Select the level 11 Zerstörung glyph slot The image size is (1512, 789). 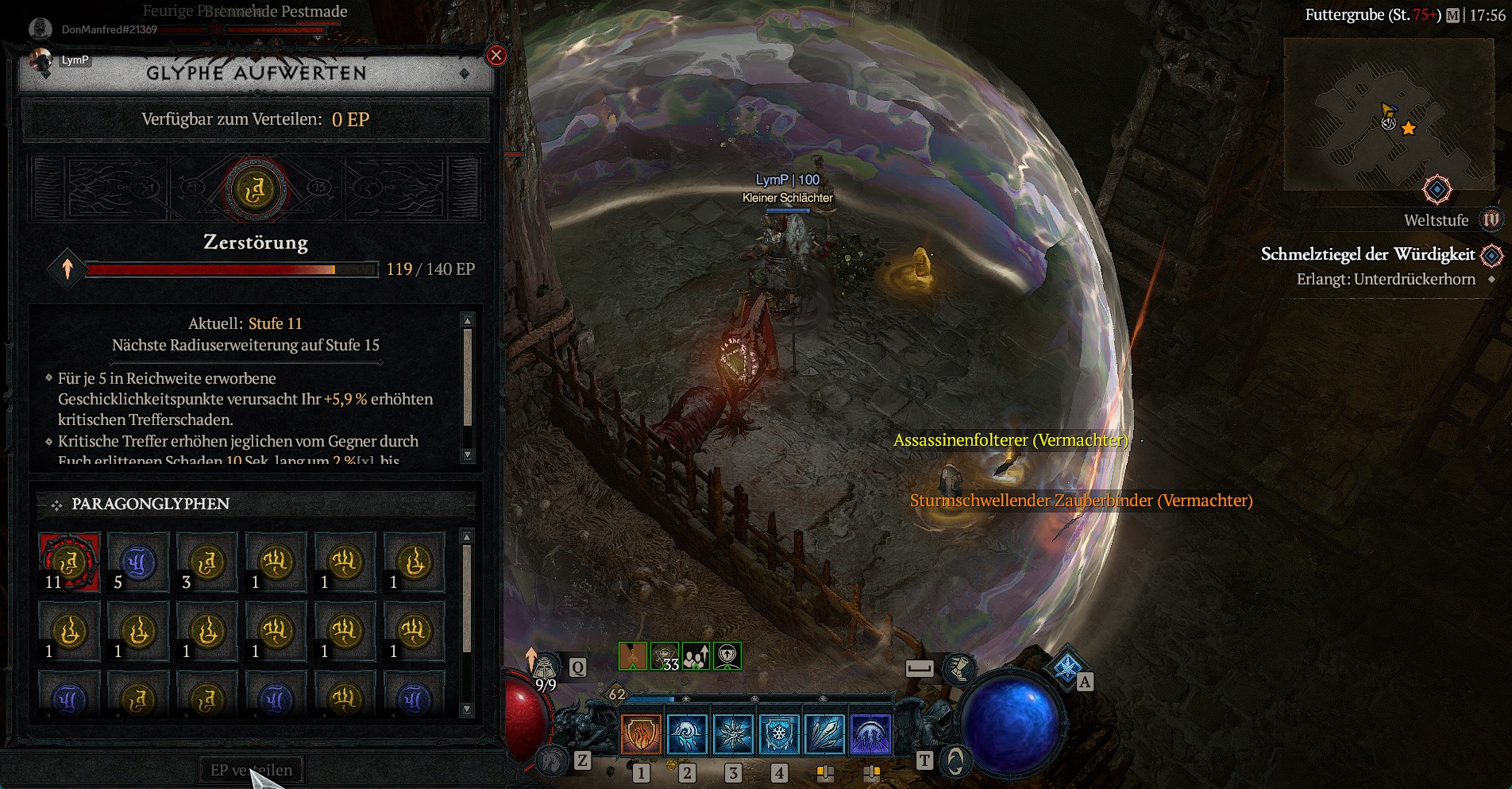click(x=69, y=563)
